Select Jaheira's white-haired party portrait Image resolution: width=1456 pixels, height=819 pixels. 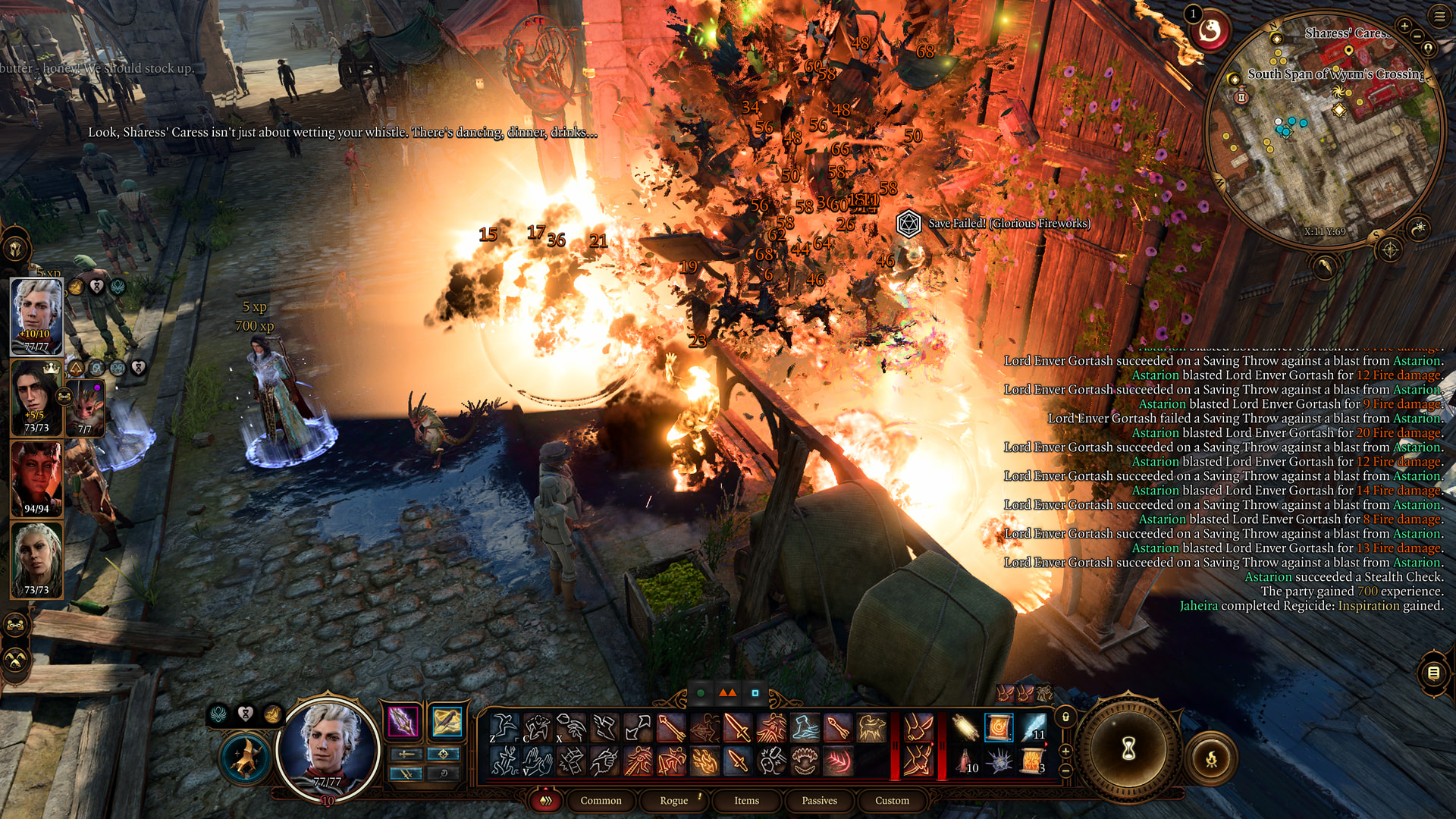click(36, 559)
